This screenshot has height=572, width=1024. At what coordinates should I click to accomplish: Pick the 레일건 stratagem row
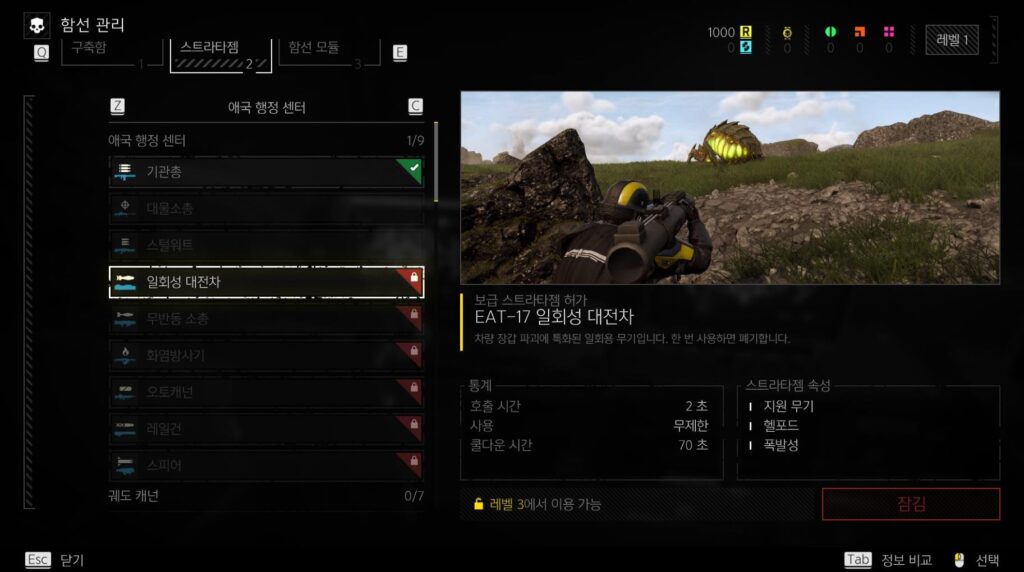(265, 428)
